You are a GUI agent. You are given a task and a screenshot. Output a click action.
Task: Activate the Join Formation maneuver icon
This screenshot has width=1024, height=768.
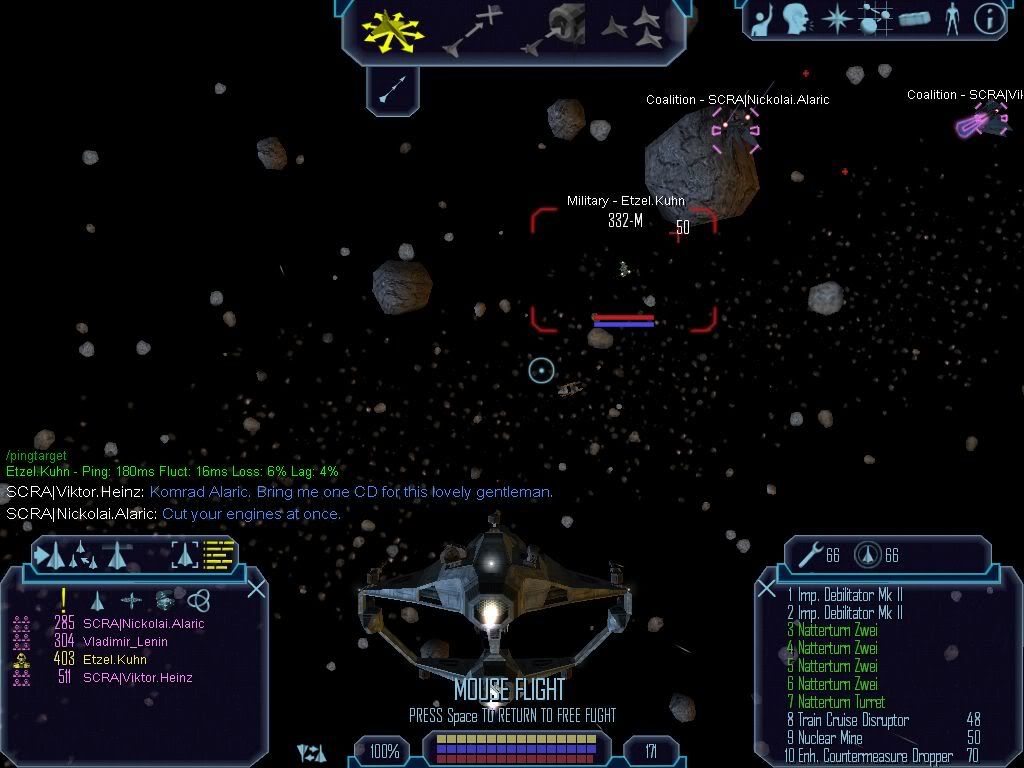point(632,30)
